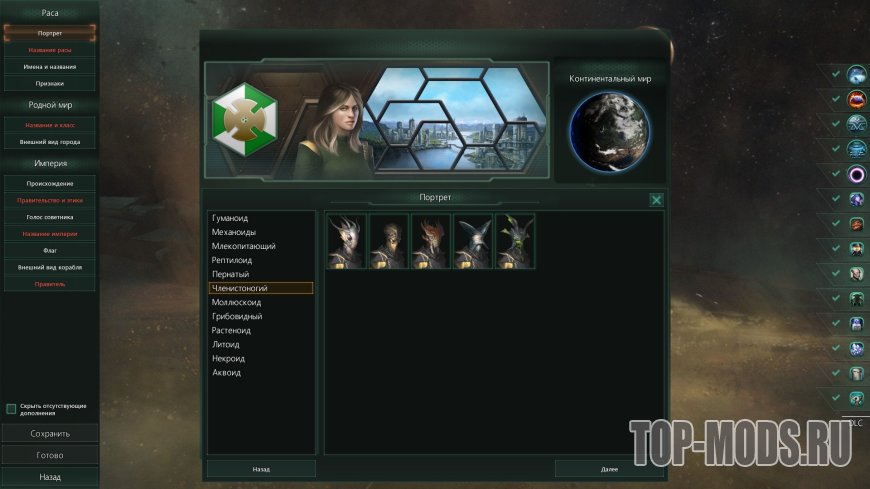The height and width of the screenshot is (489, 870).
Task: Select the green-faced arthropoid portrait
Action: pyautogui.click(x=515, y=241)
